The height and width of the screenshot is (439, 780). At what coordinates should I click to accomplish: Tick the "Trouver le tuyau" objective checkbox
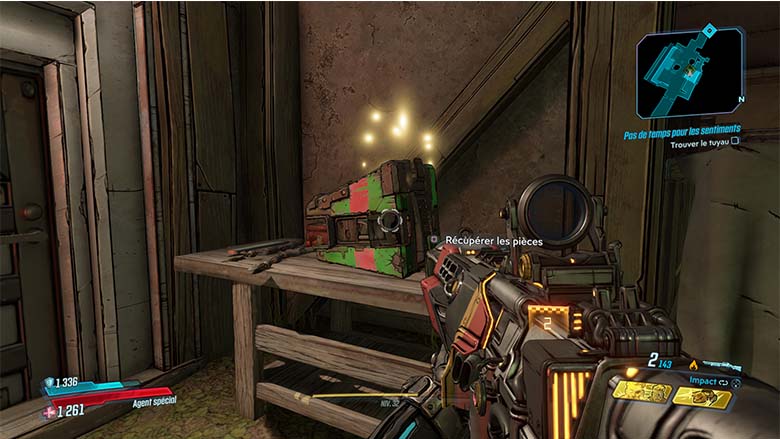point(735,142)
